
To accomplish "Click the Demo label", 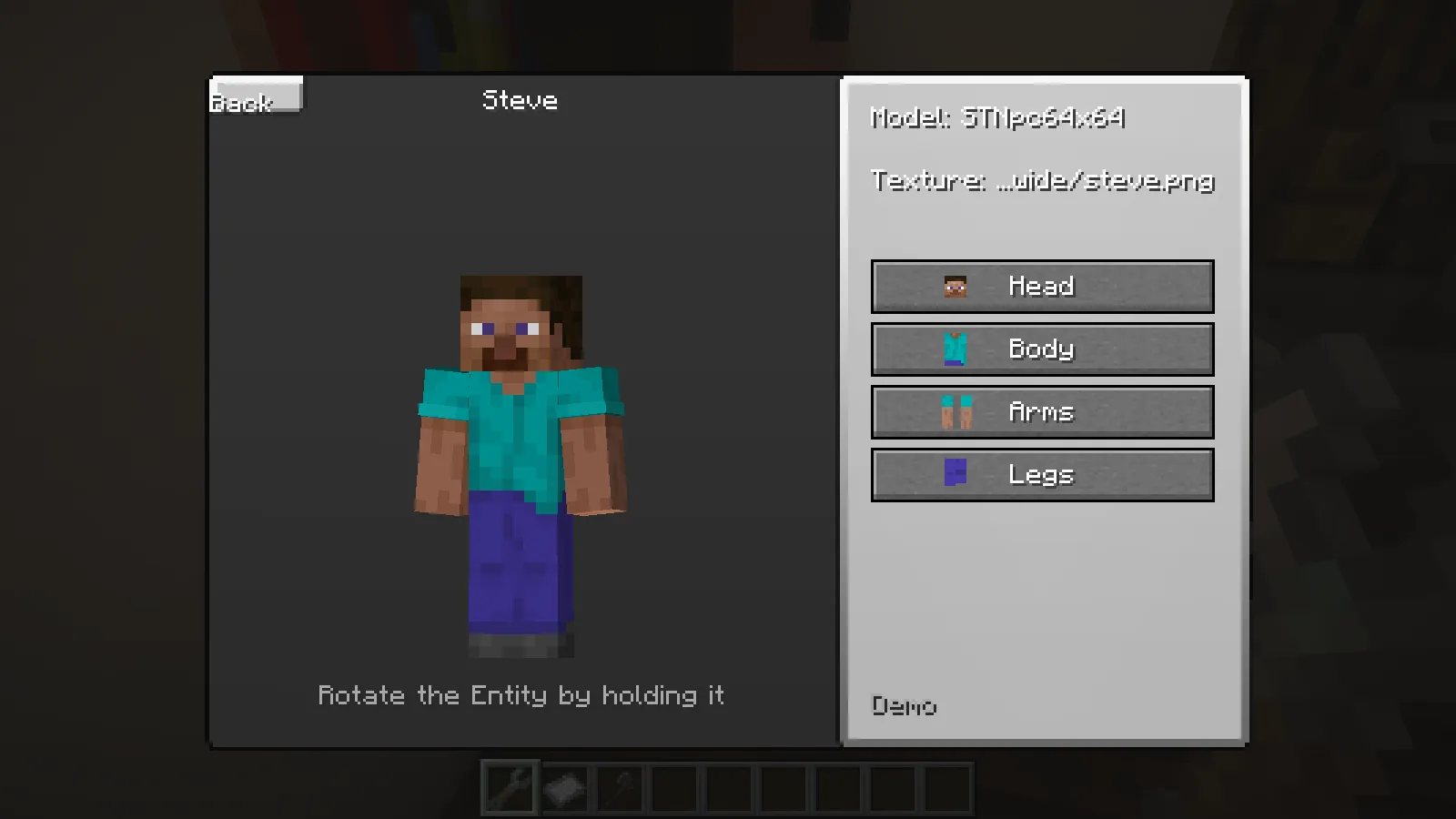I will coord(904,705).
